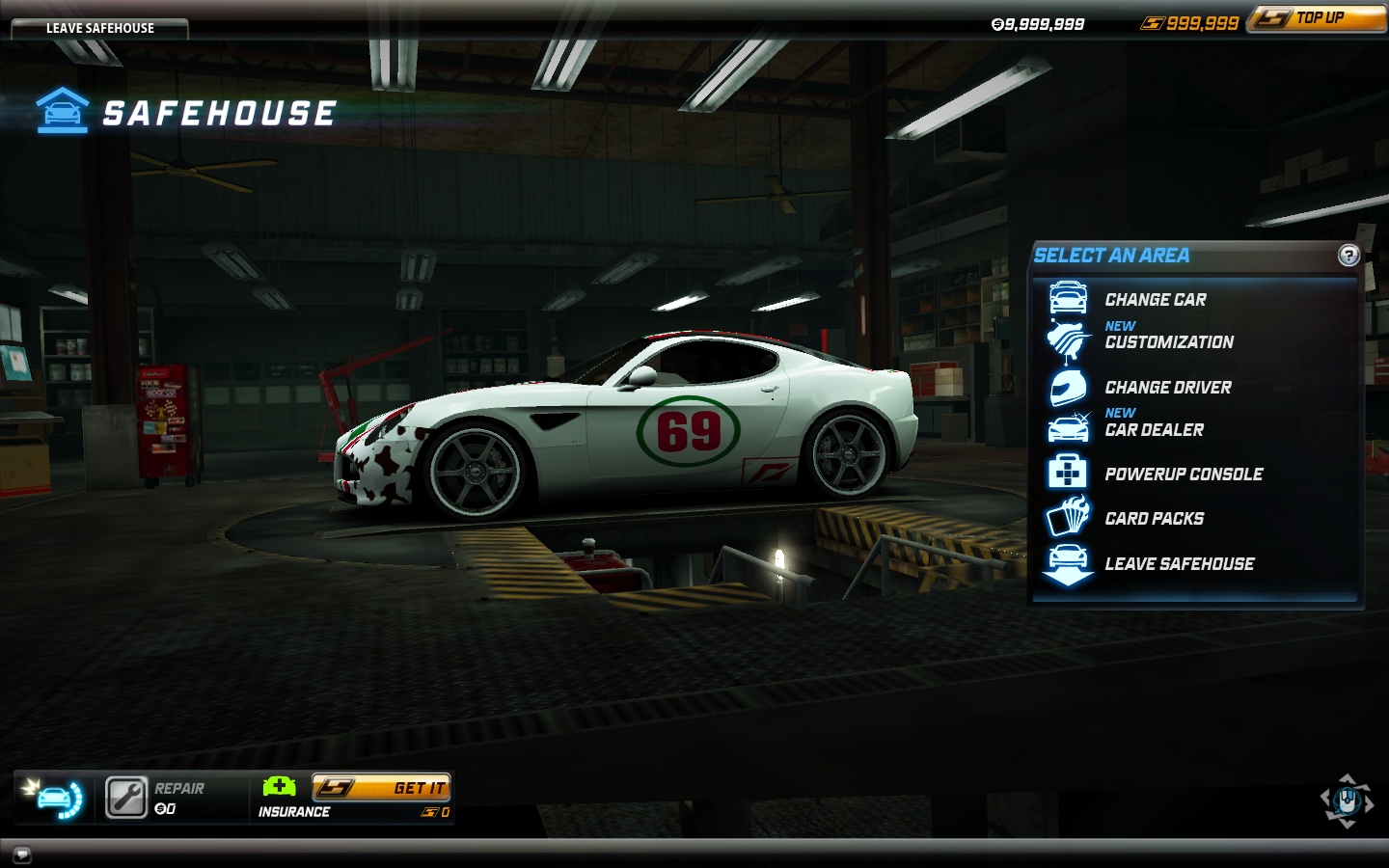Open the Top Up boost purchase
This screenshot has height=868, width=1389.
pyautogui.click(x=1318, y=18)
